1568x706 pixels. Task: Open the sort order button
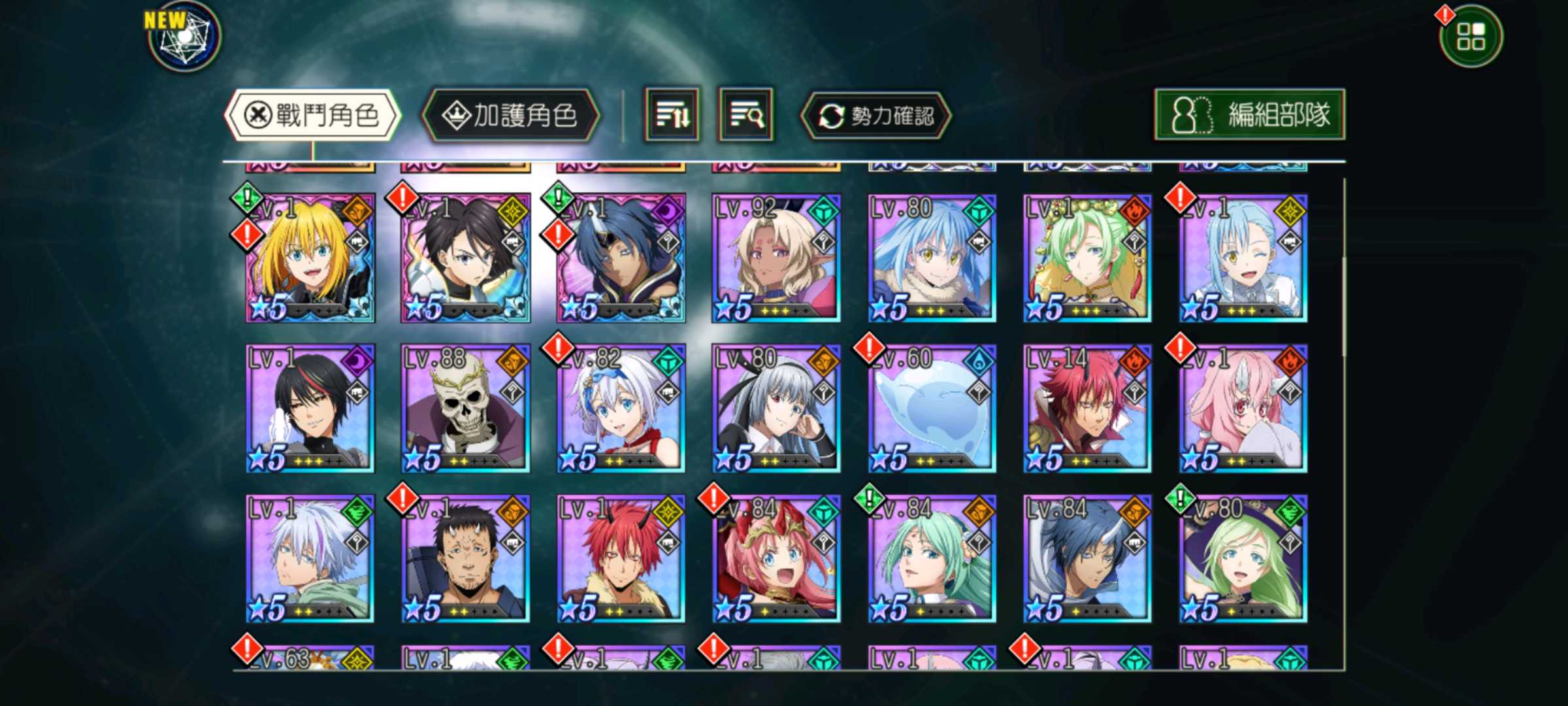[x=672, y=115]
